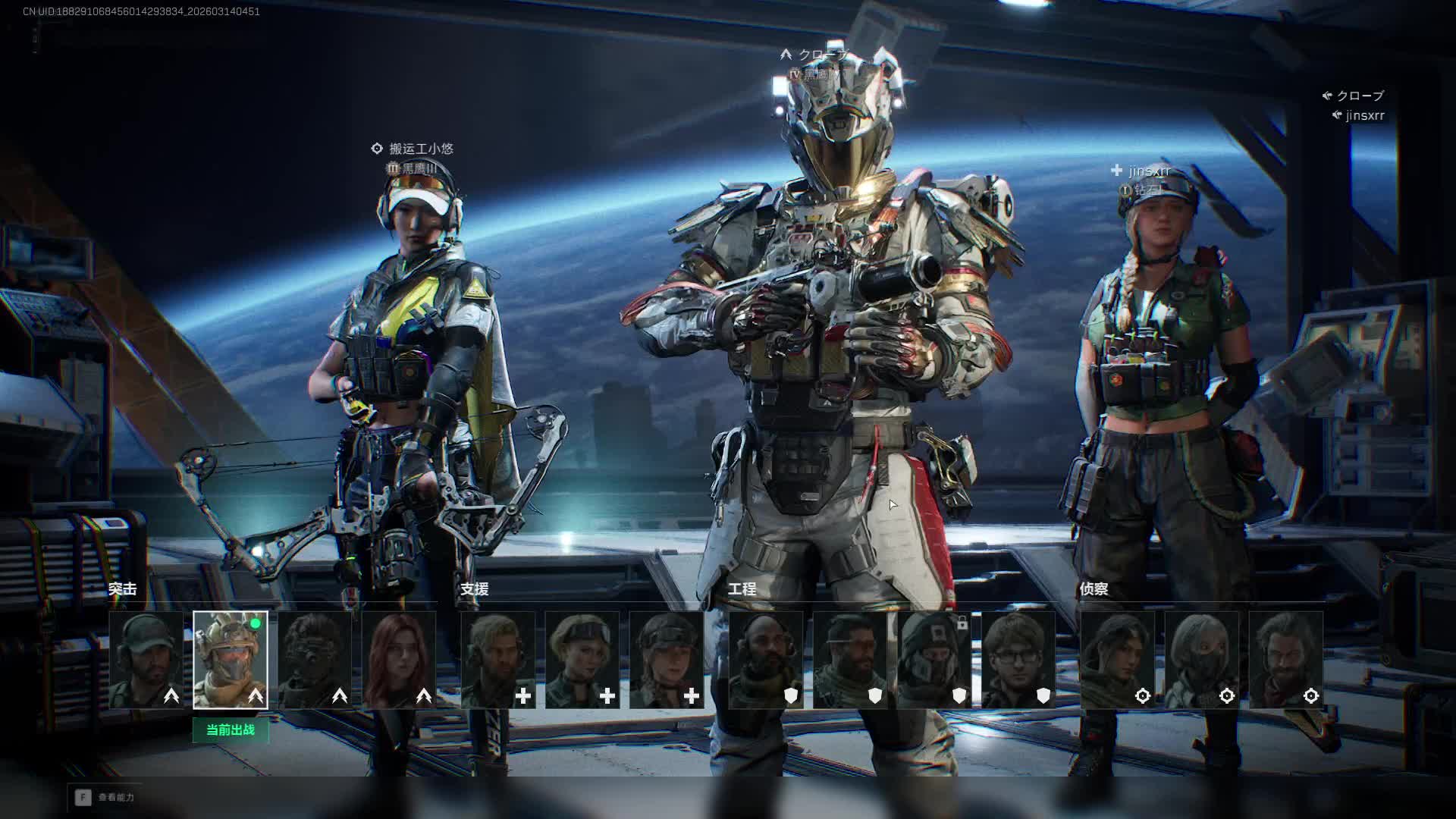Select the assault operator wearing a baseball cap

tap(146, 660)
